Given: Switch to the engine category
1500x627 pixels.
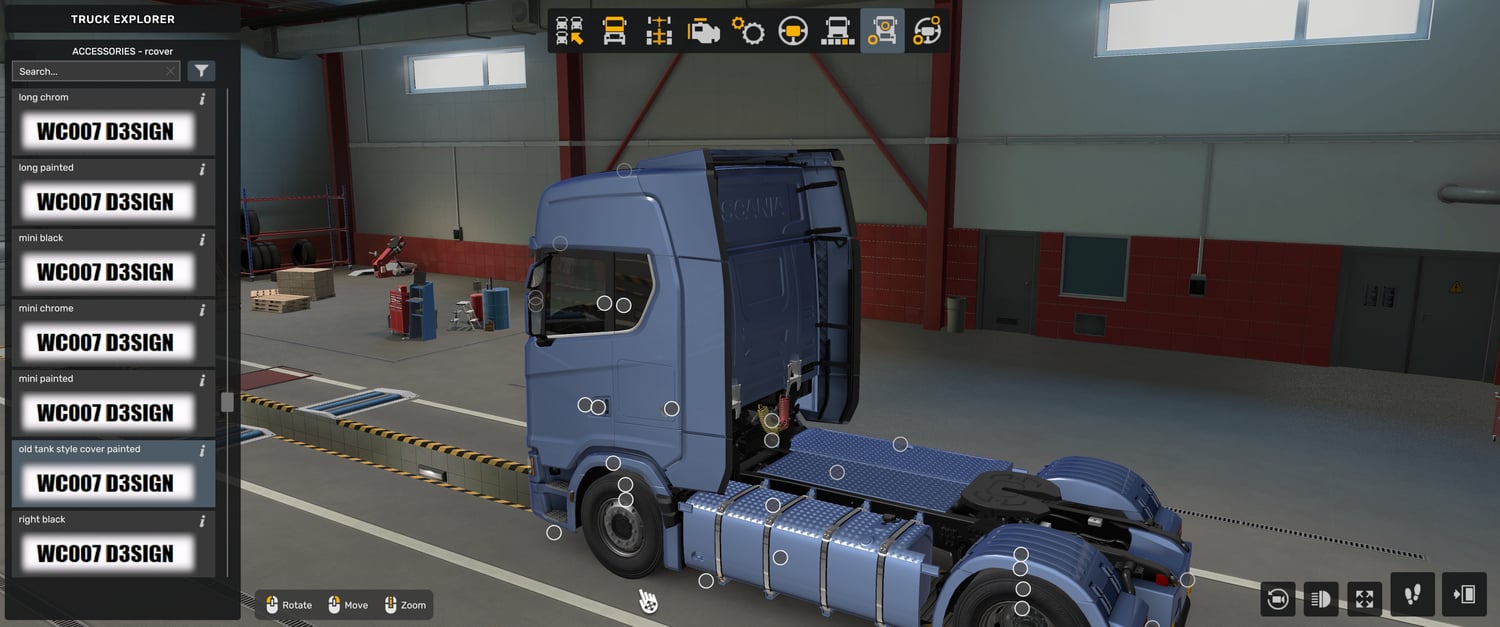Looking at the screenshot, I should (704, 31).
